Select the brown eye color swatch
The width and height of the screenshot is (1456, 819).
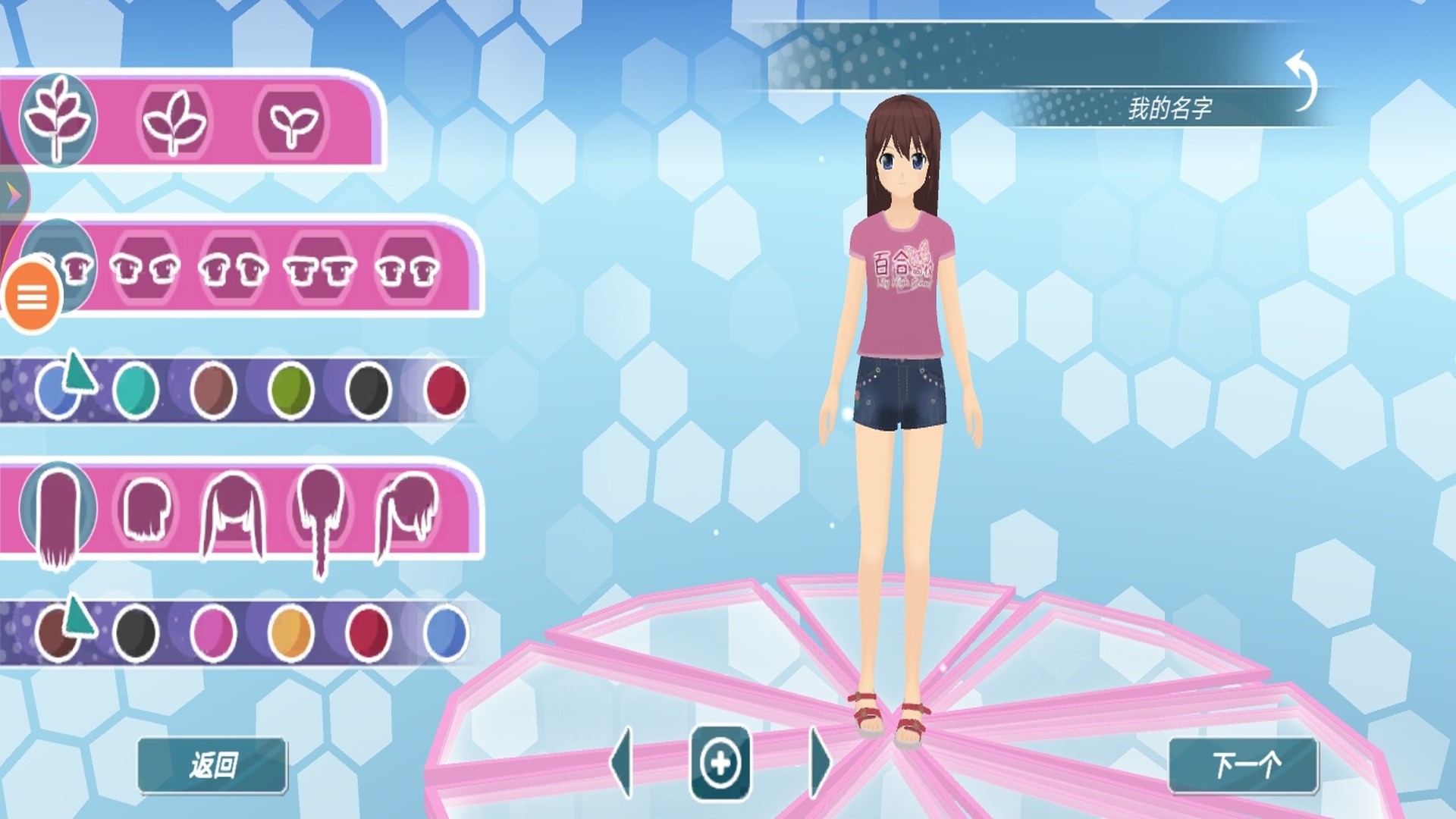[213, 391]
